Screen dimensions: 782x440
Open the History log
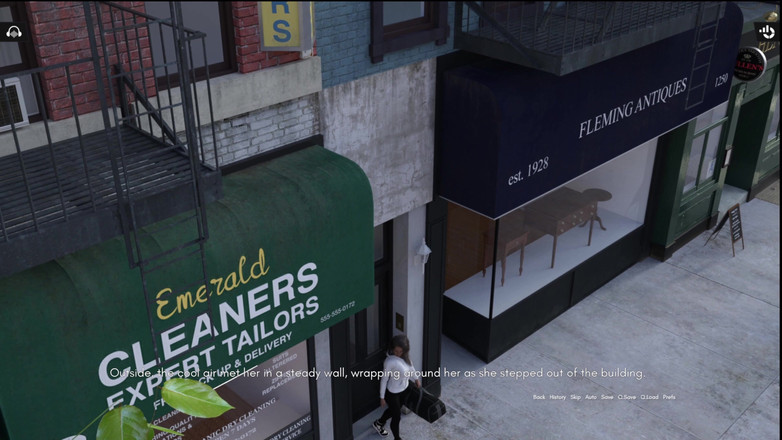[x=557, y=397]
